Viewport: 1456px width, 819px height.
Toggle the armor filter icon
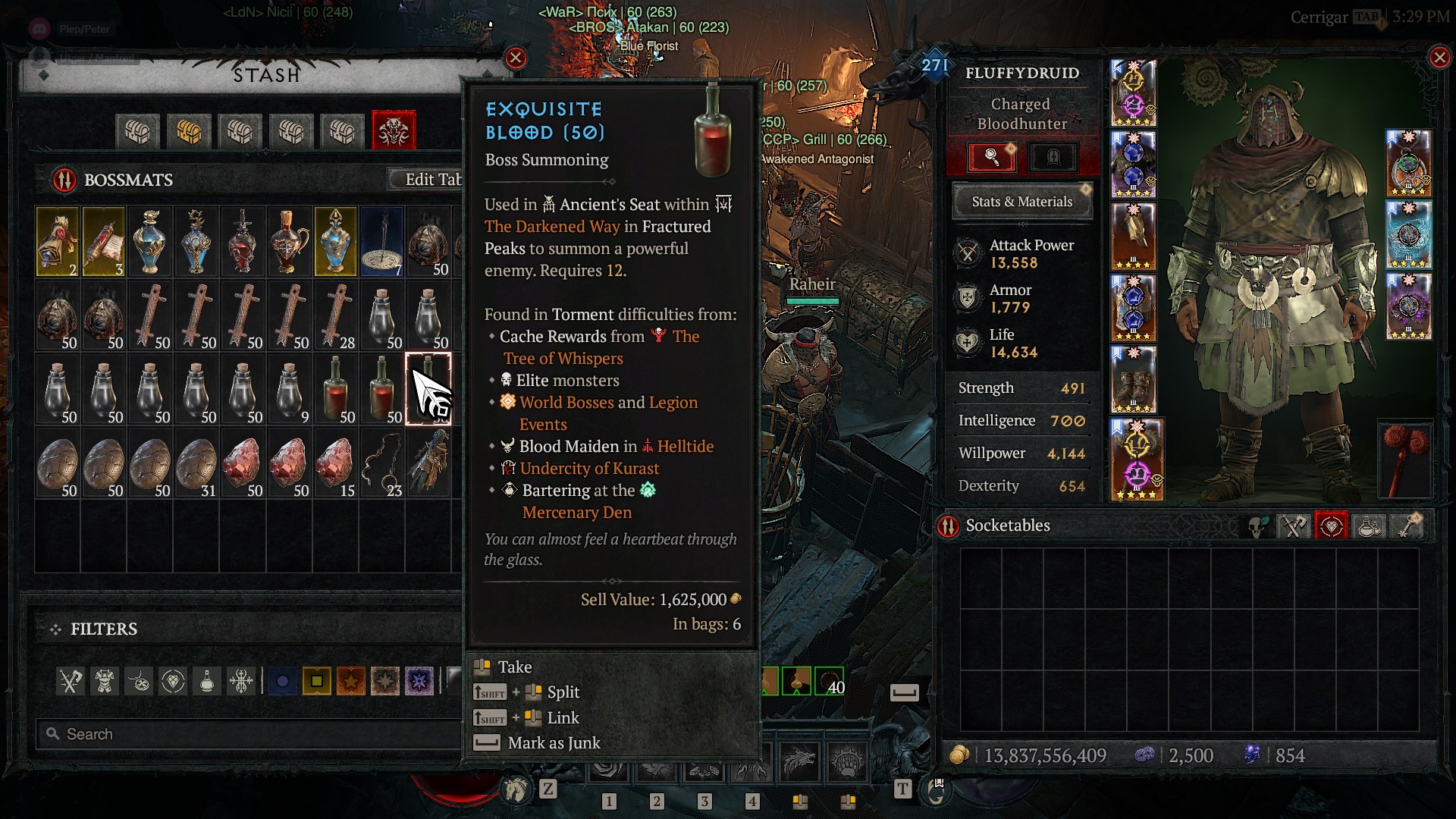coord(105,681)
